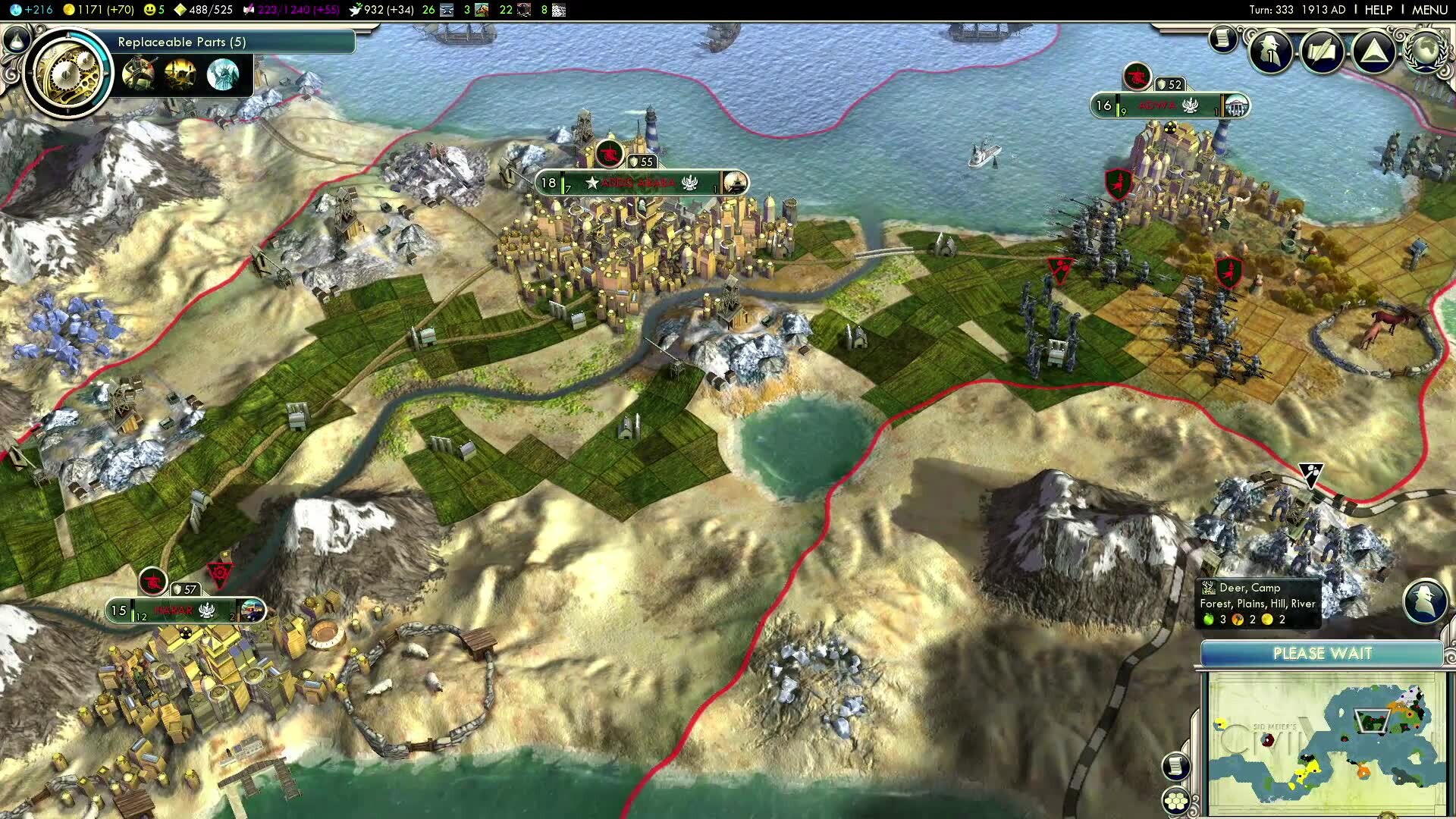The image size is (1456, 819).
Task: Open the minimap scroll options button
Action: [1176, 767]
